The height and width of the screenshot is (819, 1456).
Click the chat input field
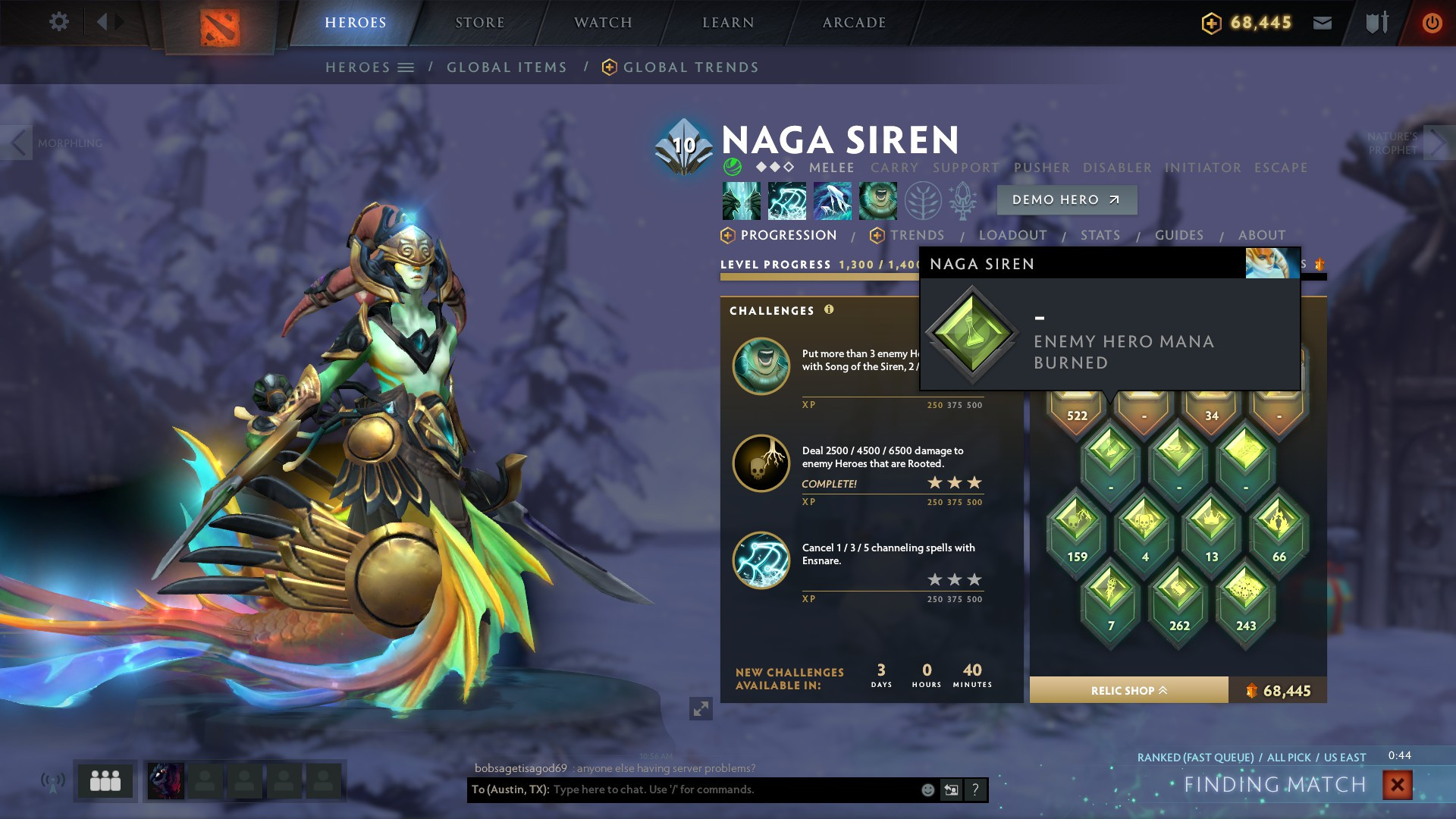coord(728,790)
